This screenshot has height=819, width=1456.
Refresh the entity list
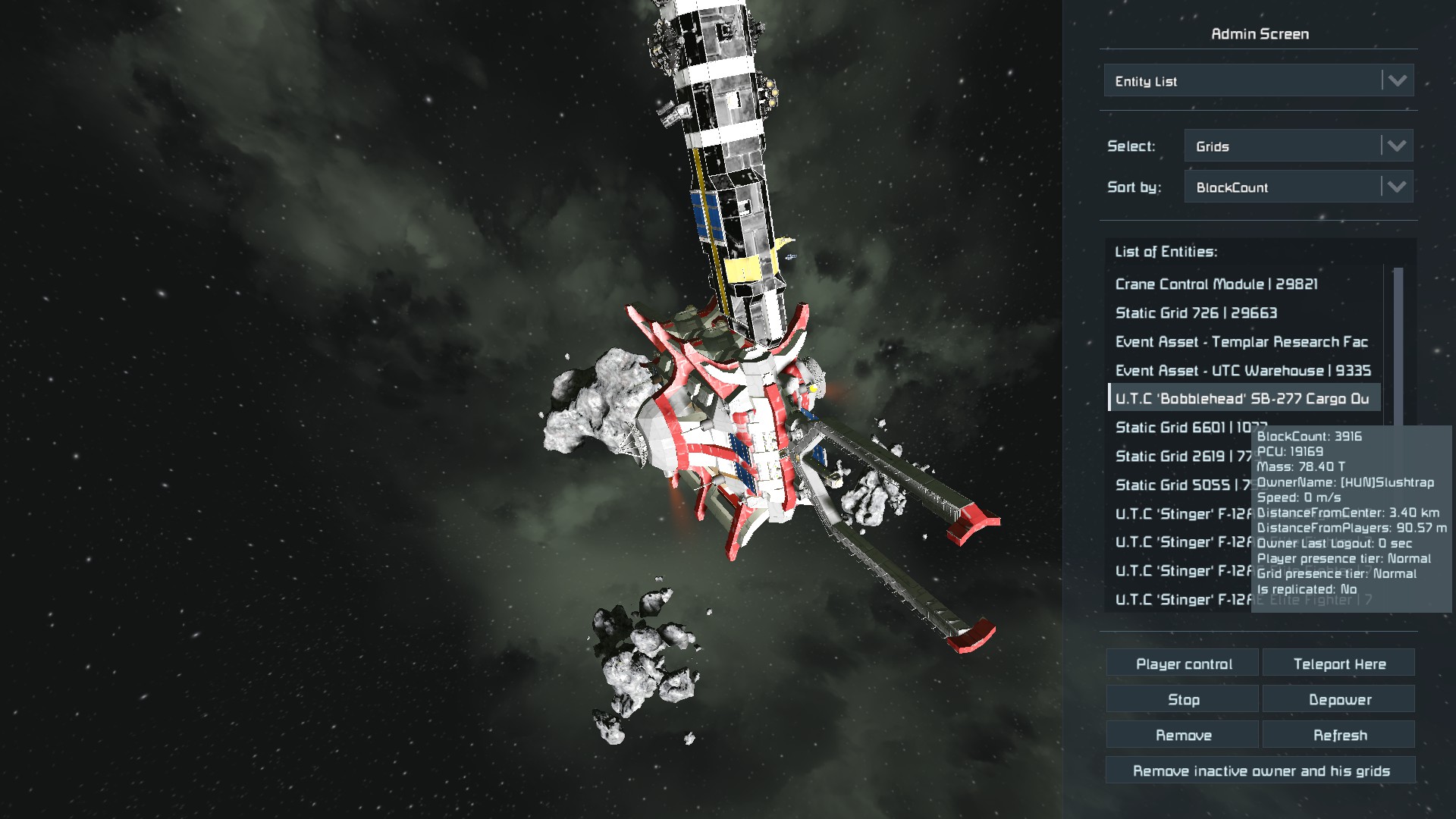tap(1338, 736)
